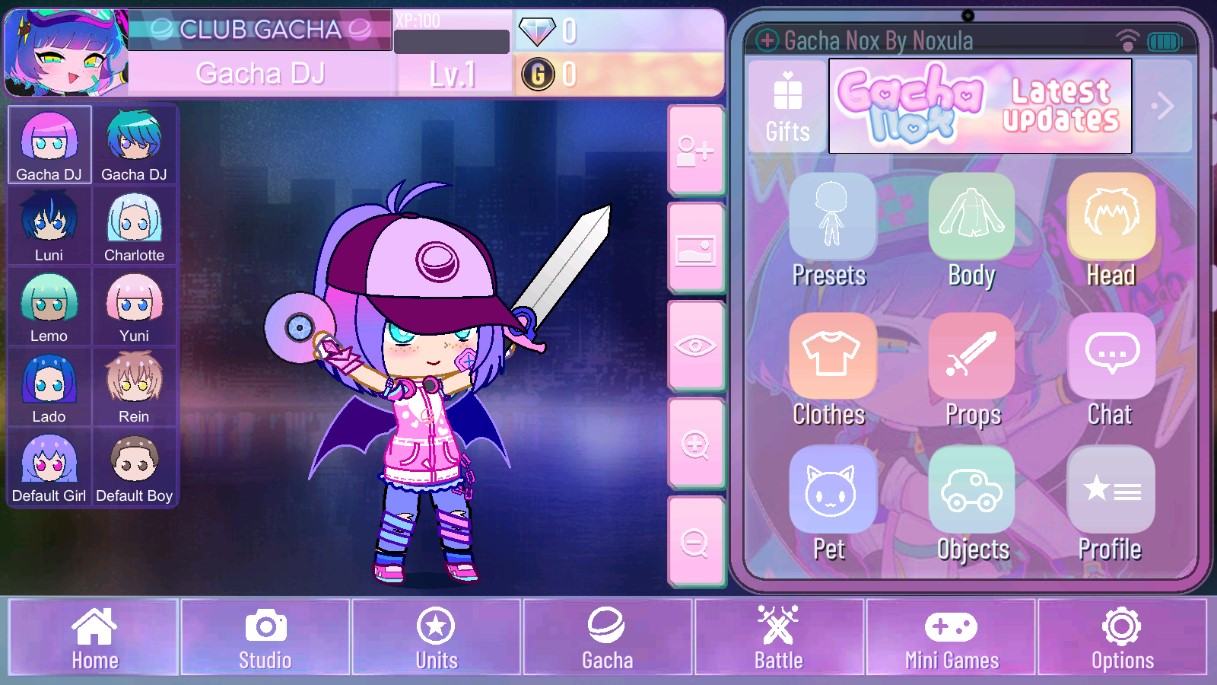View the Gacha Nox Latest Updates banner

(980, 106)
